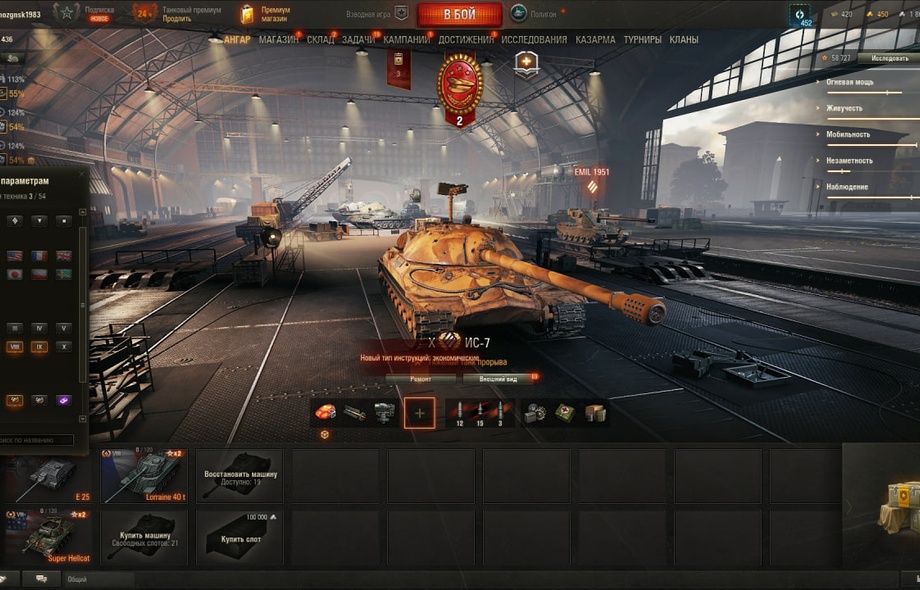Choose the Super Hellcat in the carousel
This screenshot has width=920, height=590.
[48, 538]
